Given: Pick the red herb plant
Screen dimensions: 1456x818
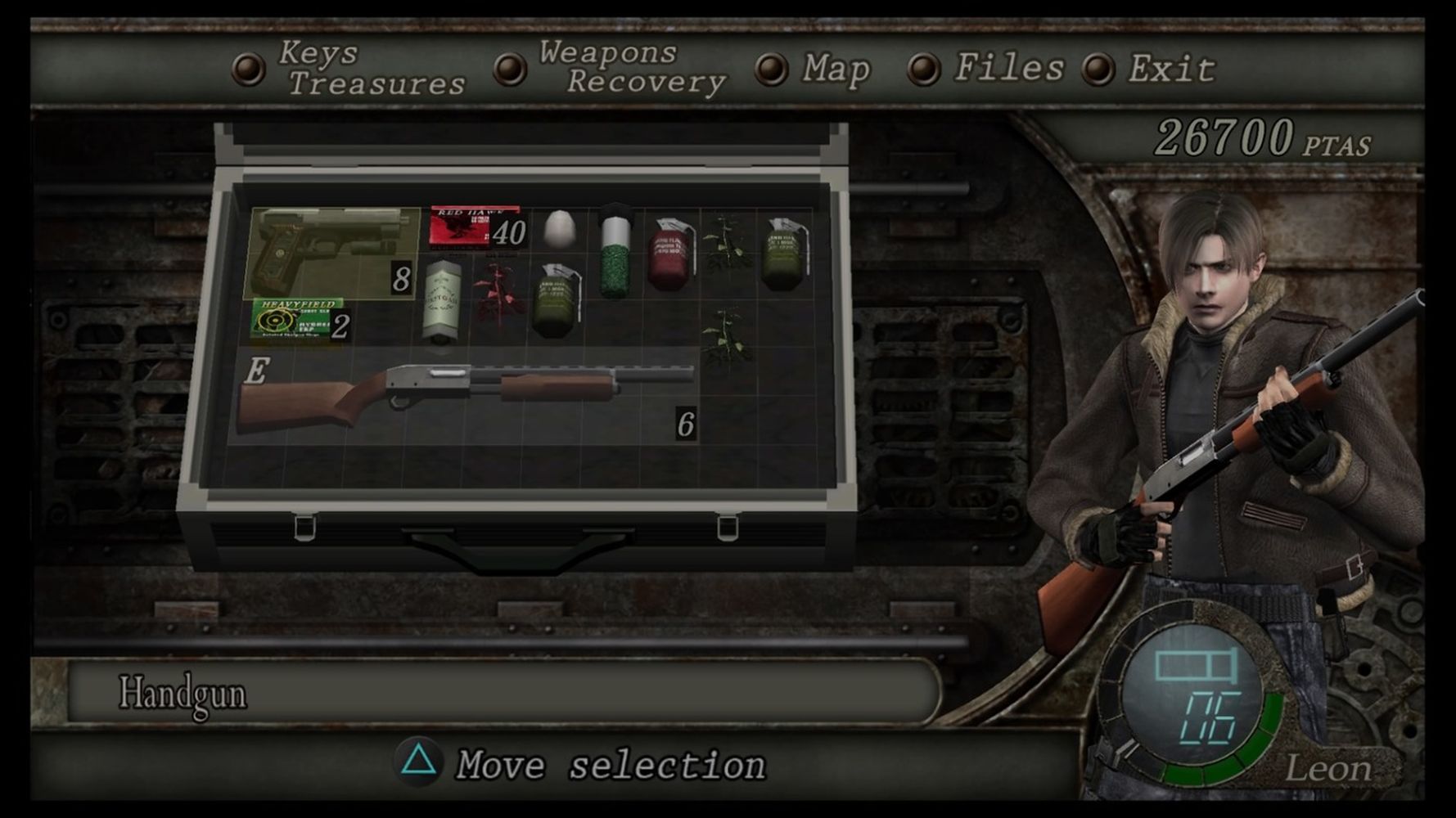Looking at the screenshot, I should [x=500, y=293].
